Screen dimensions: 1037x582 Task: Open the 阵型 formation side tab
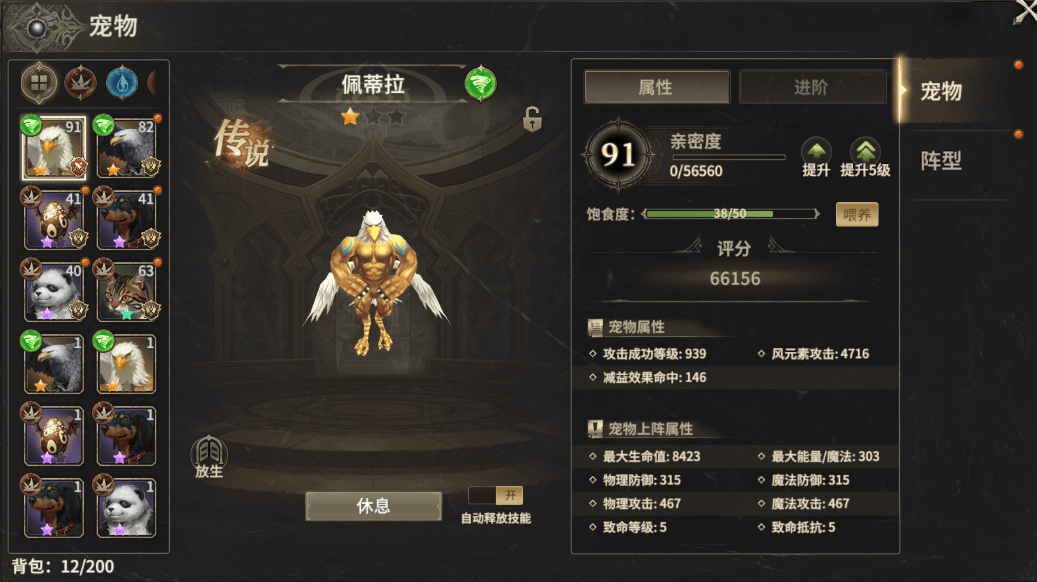pyautogui.click(x=942, y=160)
